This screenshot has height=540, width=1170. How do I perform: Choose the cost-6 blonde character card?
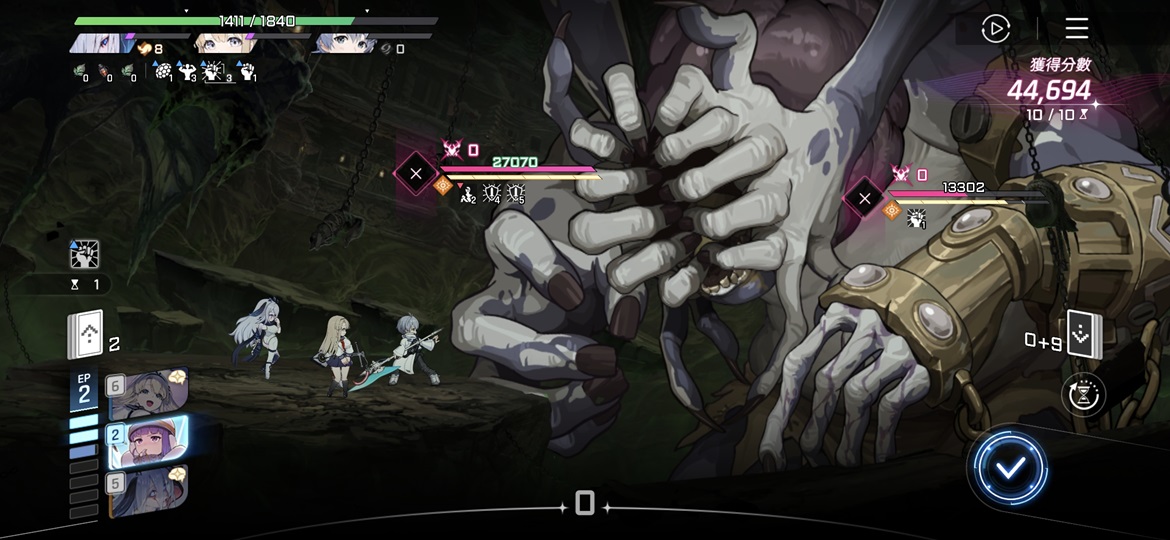click(x=146, y=394)
